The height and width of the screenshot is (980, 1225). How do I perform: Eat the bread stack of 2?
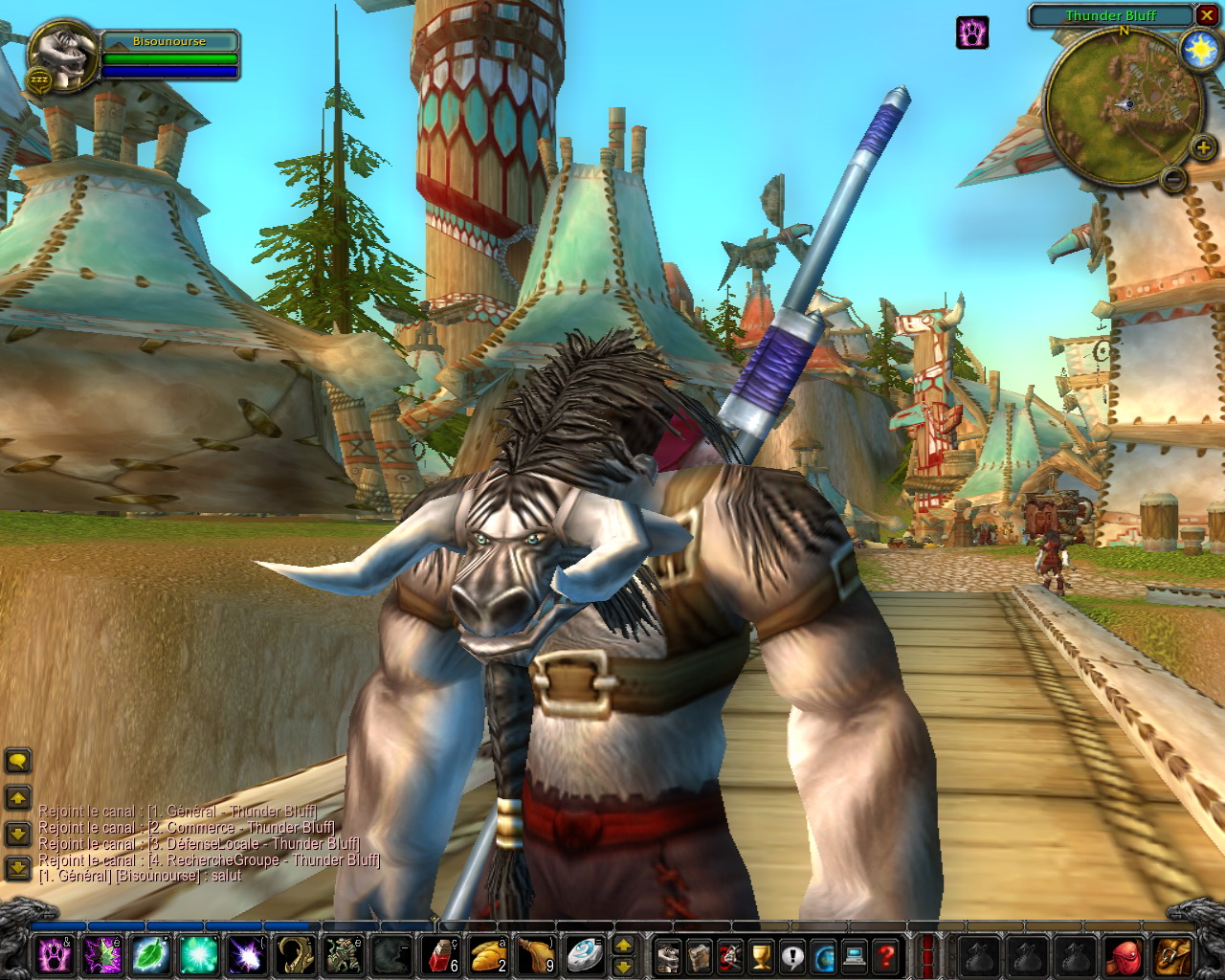click(x=488, y=955)
